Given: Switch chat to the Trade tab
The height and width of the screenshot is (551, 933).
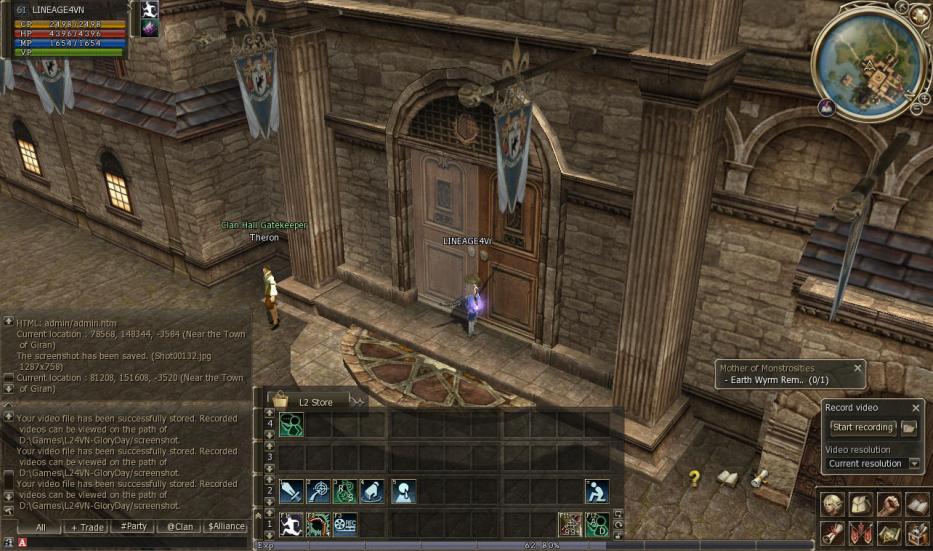Looking at the screenshot, I should coord(86,526).
